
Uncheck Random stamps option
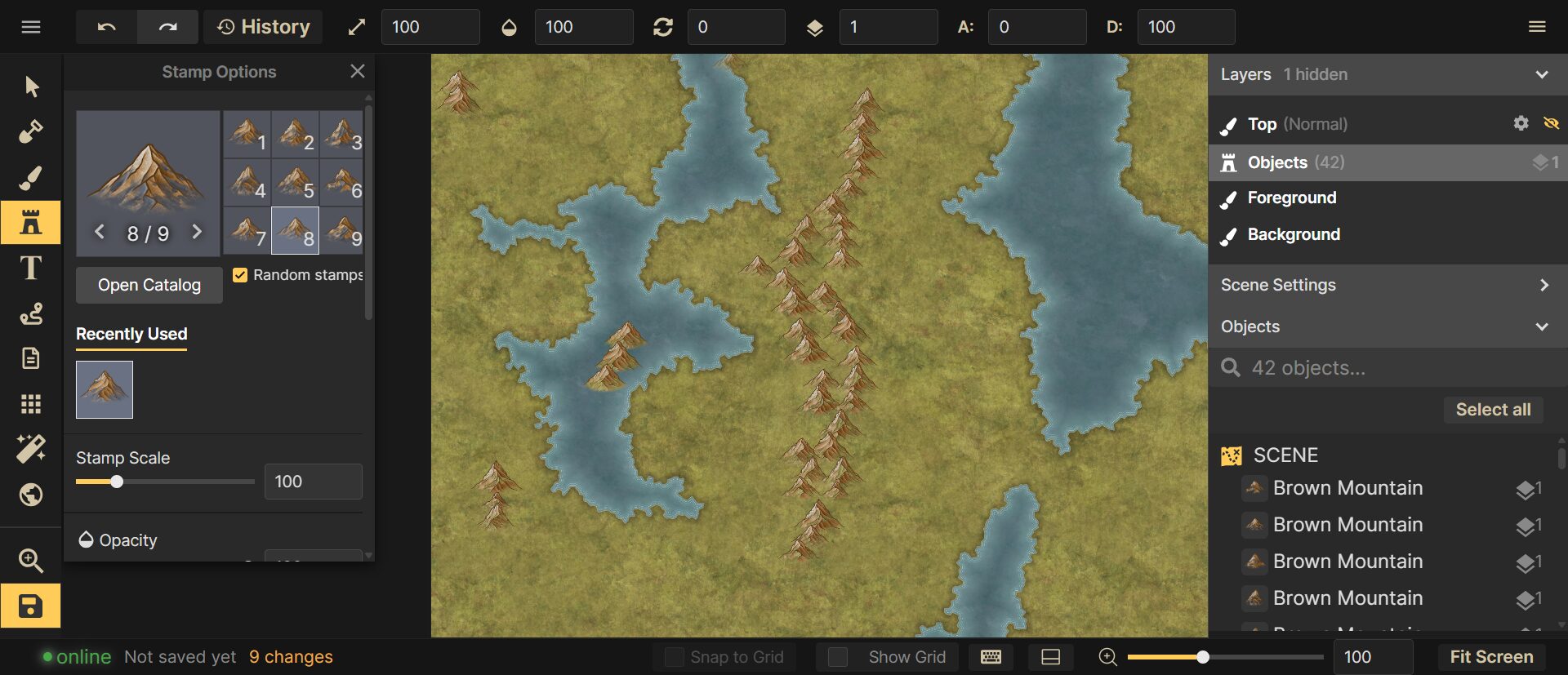(x=240, y=274)
